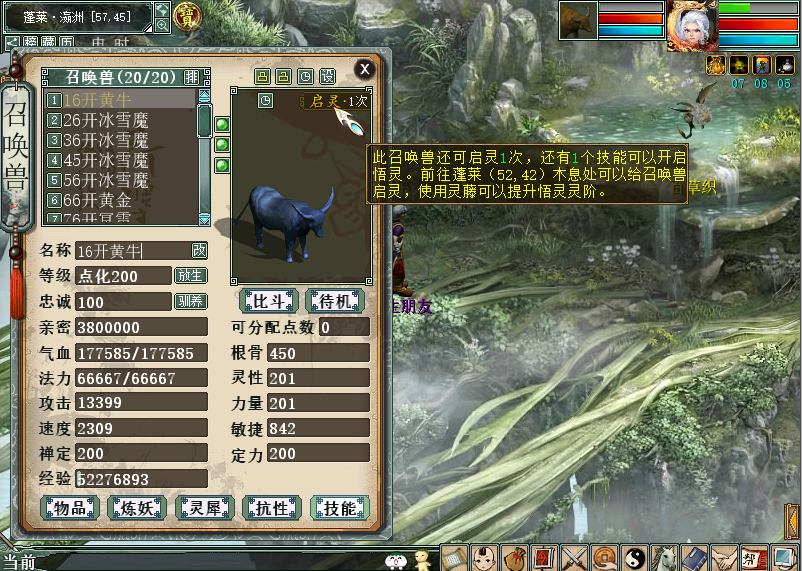Select 26开冰雪魔 in the beast list
Screen dimensions: 802x571
click(105, 120)
